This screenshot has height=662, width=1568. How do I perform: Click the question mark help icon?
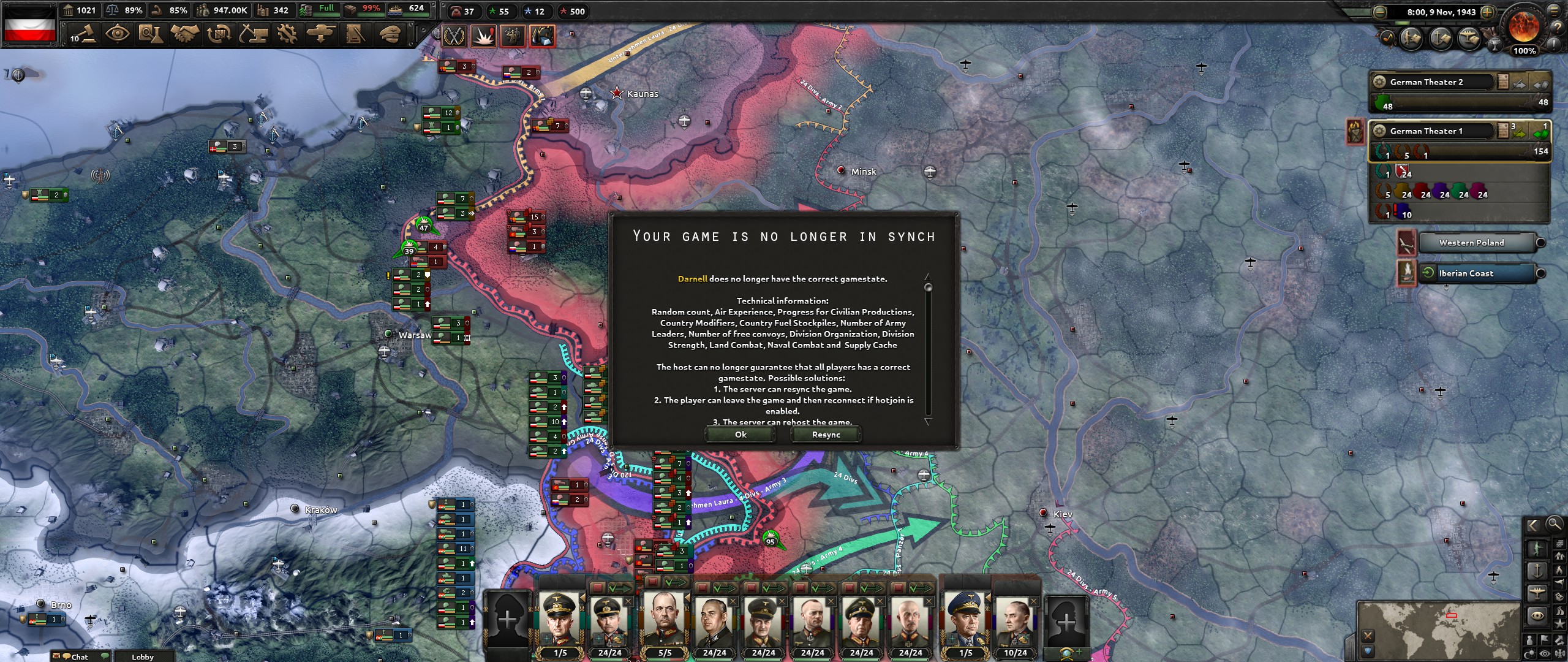[1557, 27]
